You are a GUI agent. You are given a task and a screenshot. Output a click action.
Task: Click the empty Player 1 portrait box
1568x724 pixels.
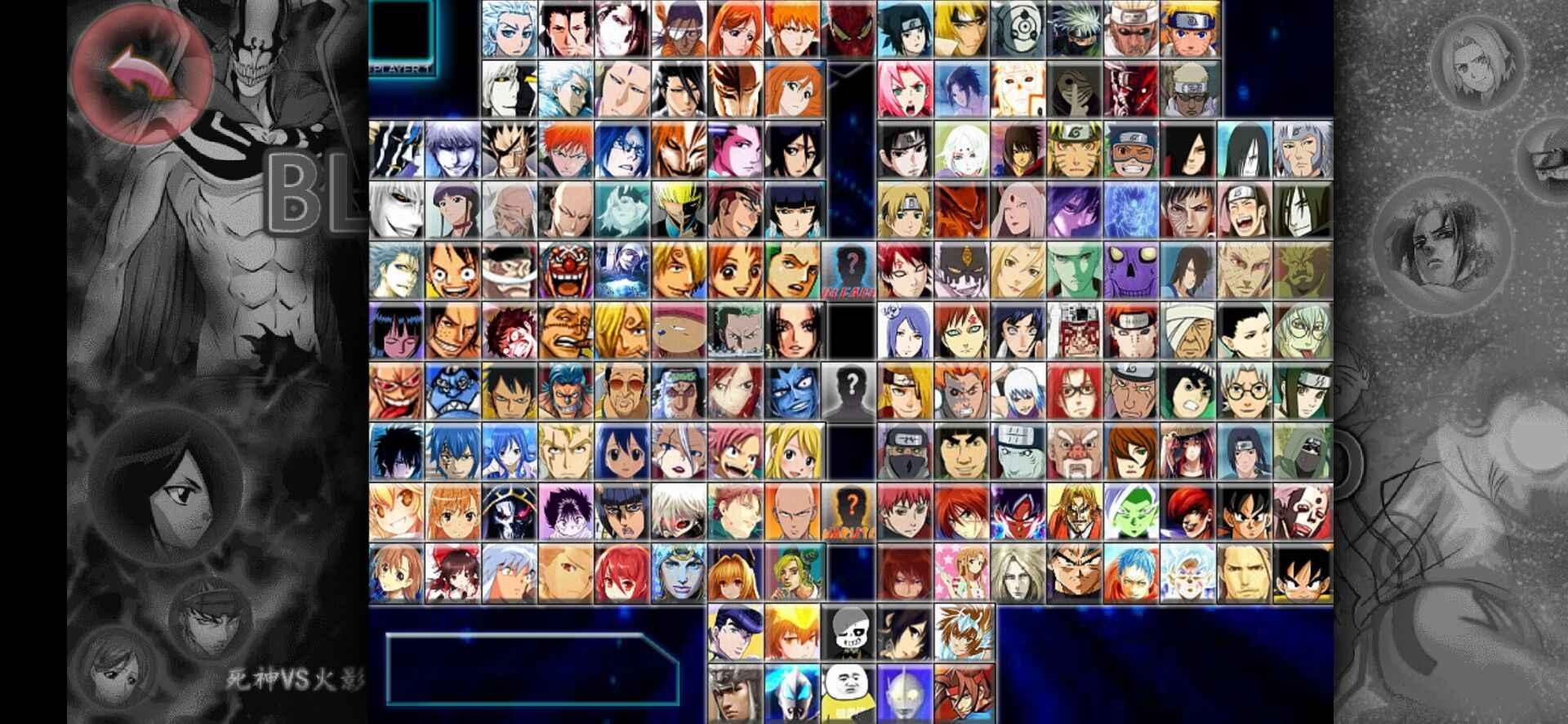[x=404, y=29]
